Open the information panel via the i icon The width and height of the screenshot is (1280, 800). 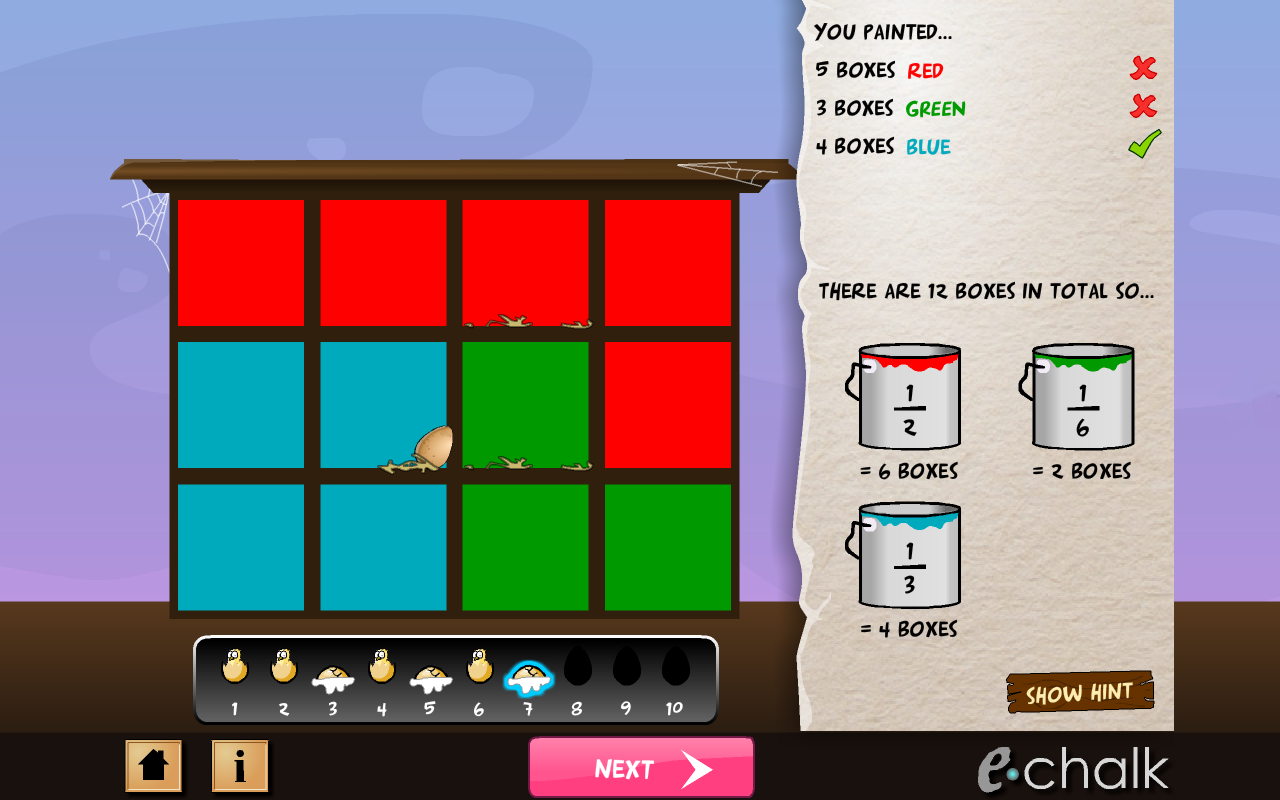coord(239,764)
